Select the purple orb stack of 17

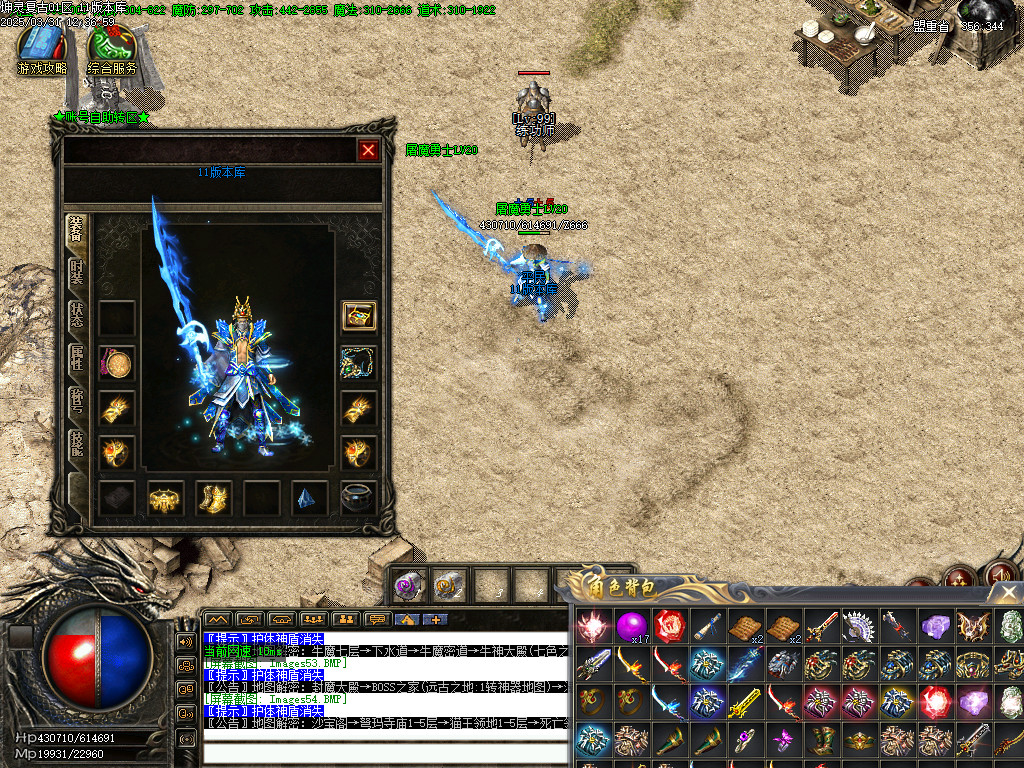pos(630,626)
